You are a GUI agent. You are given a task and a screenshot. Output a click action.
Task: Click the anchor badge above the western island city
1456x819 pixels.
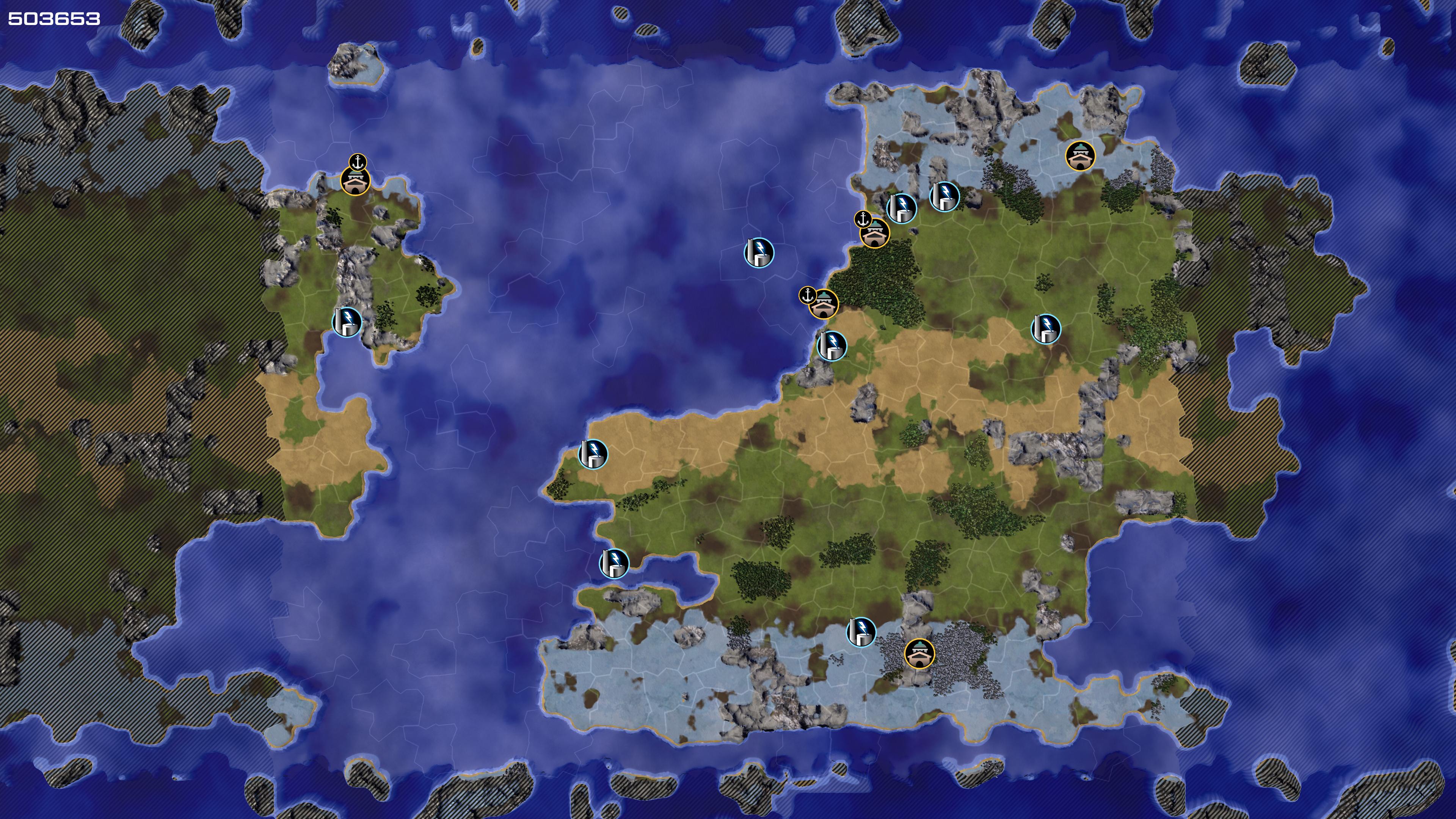pos(358,162)
